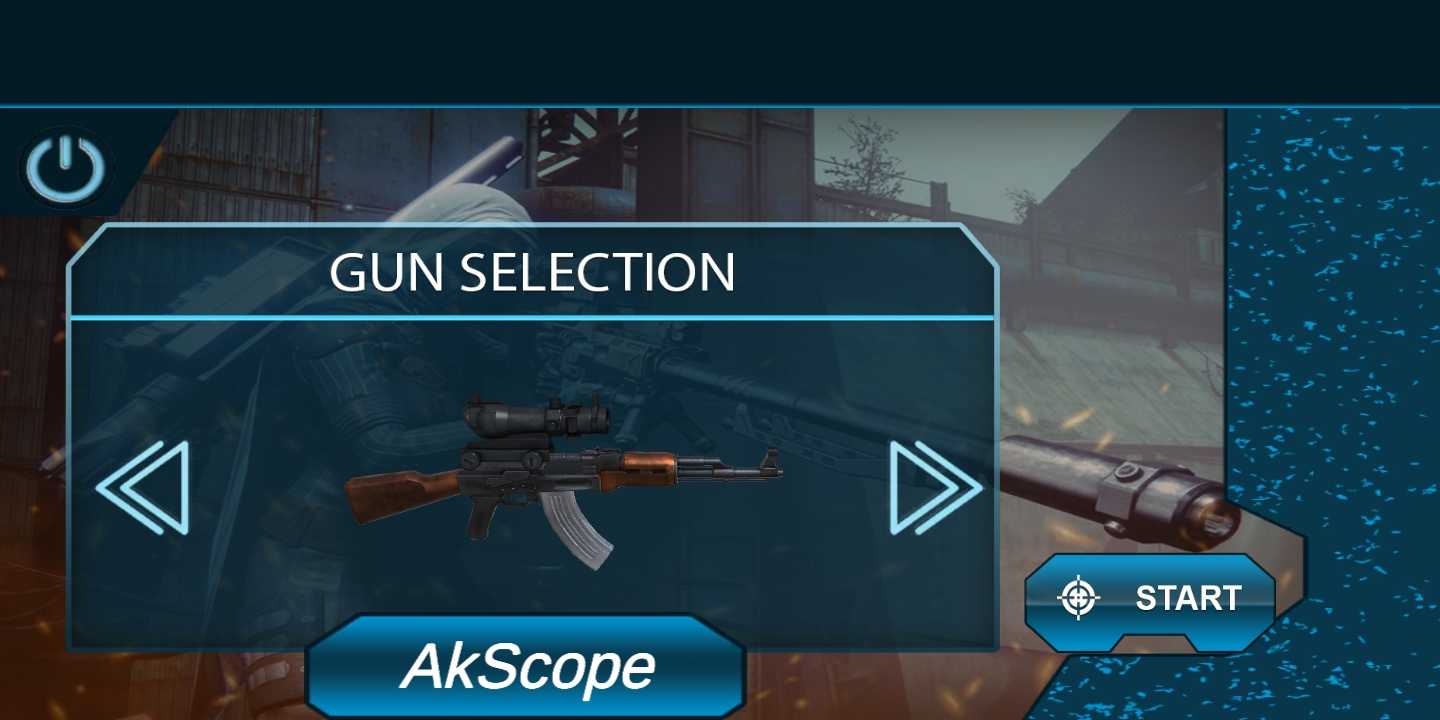Select the crosshair icon beside START
Screen dimensions: 1440x720
(x=1077, y=598)
